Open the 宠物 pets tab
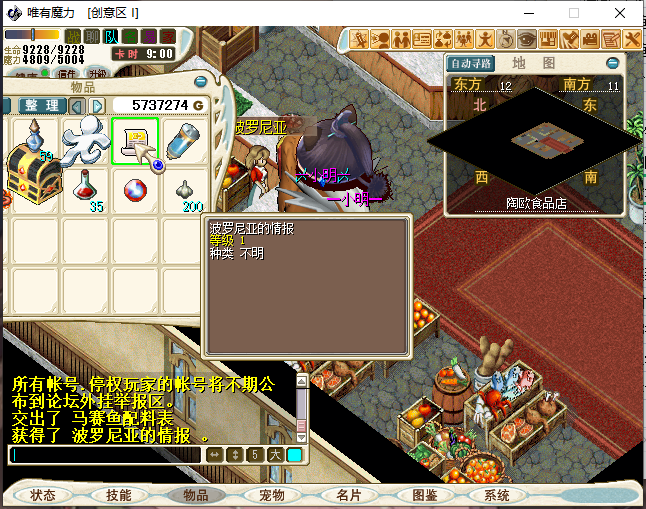Viewport: 646px width, 509px height. (x=271, y=495)
